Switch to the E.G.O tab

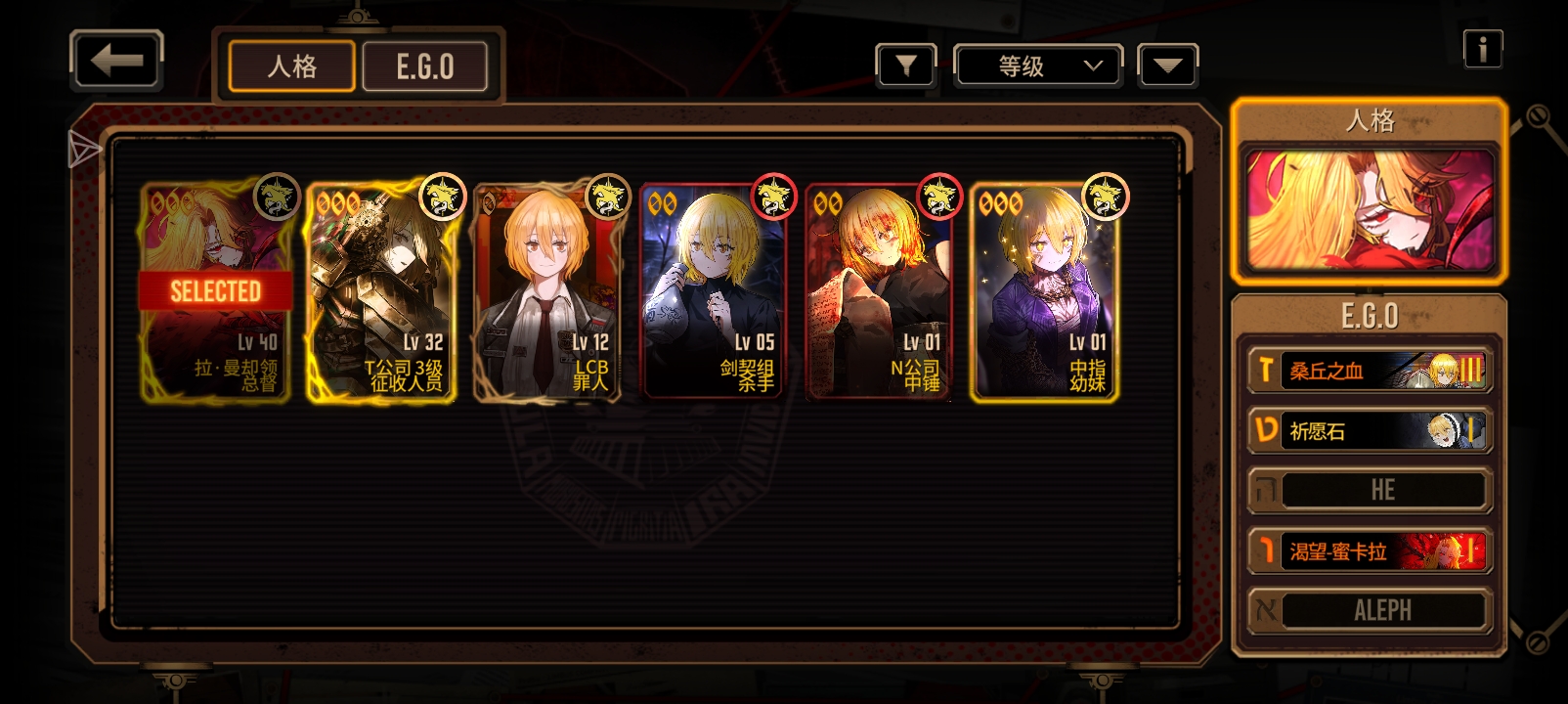click(425, 66)
